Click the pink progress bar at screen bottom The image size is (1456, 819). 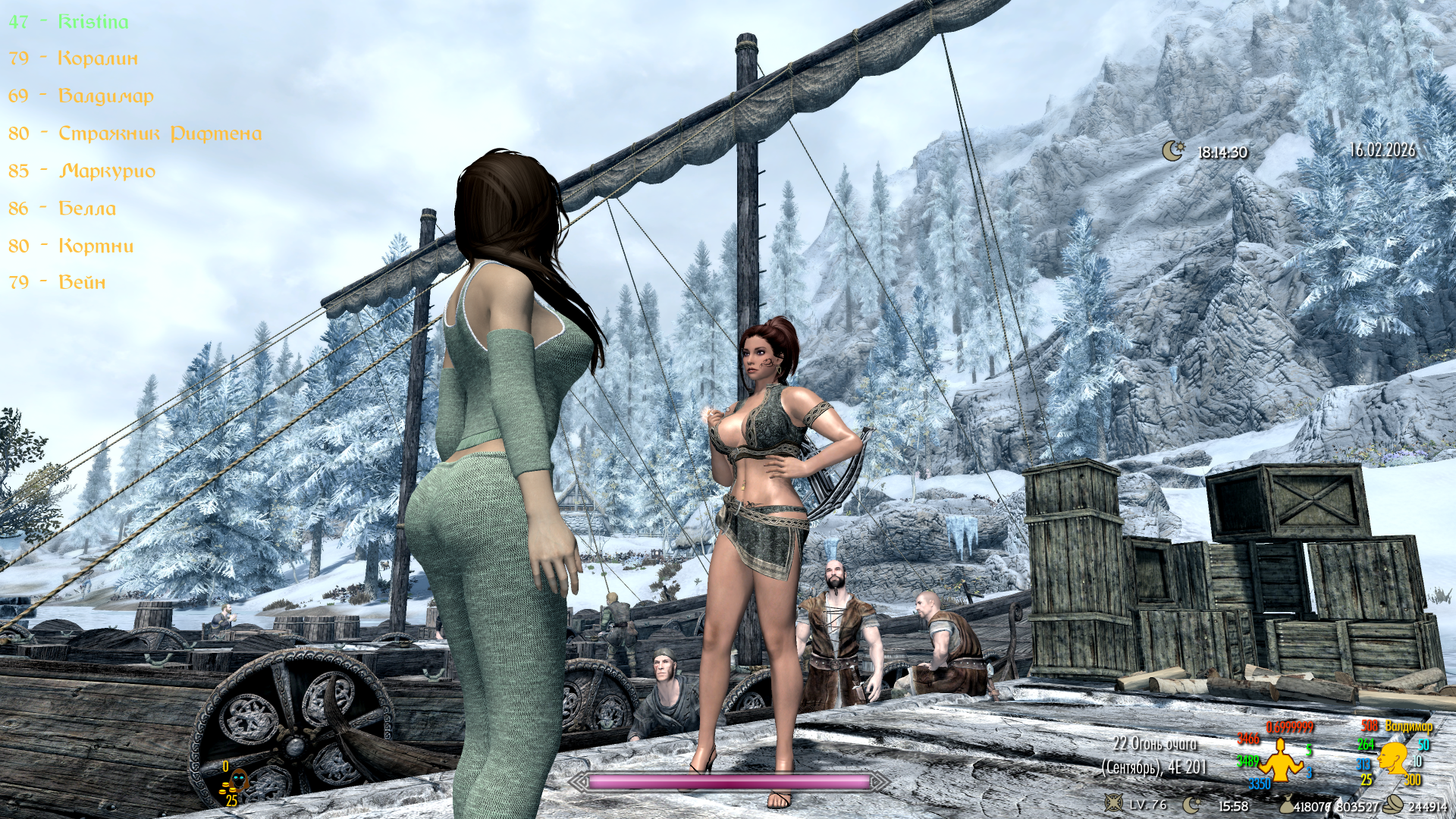(x=728, y=782)
